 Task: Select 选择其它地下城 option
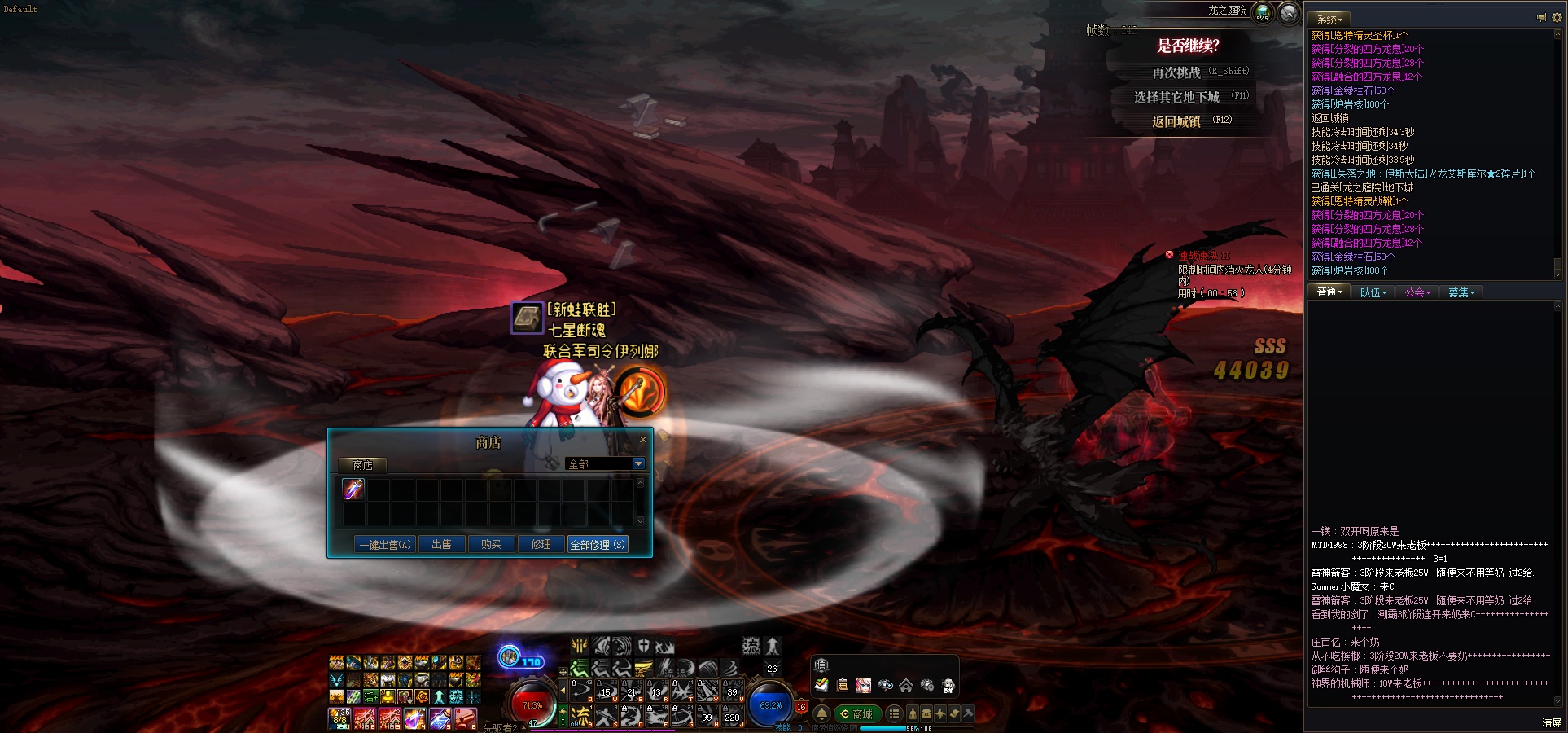pyautogui.click(x=1177, y=97)
